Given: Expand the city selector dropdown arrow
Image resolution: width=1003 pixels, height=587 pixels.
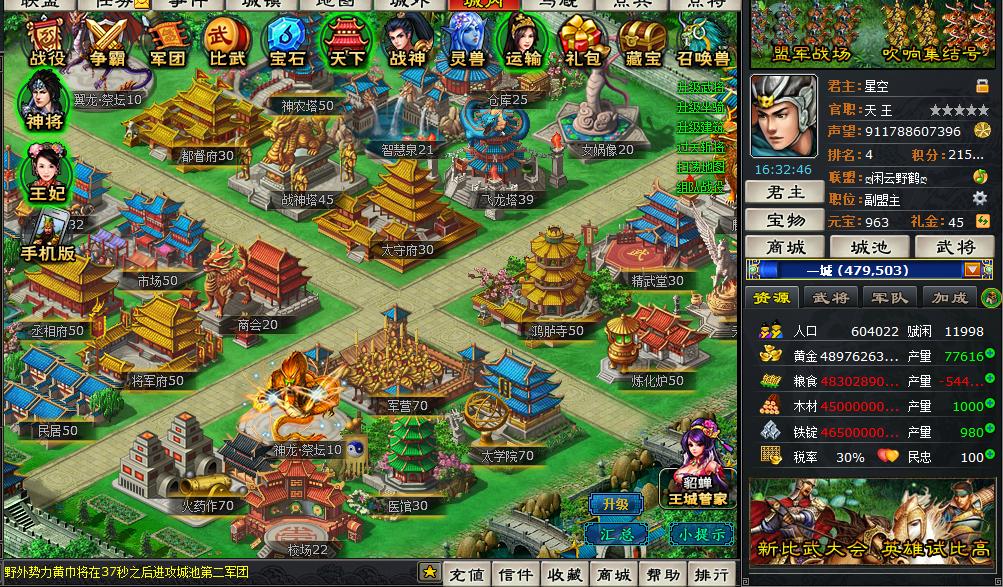Looking at the screenshot, I should coord(972,270).
